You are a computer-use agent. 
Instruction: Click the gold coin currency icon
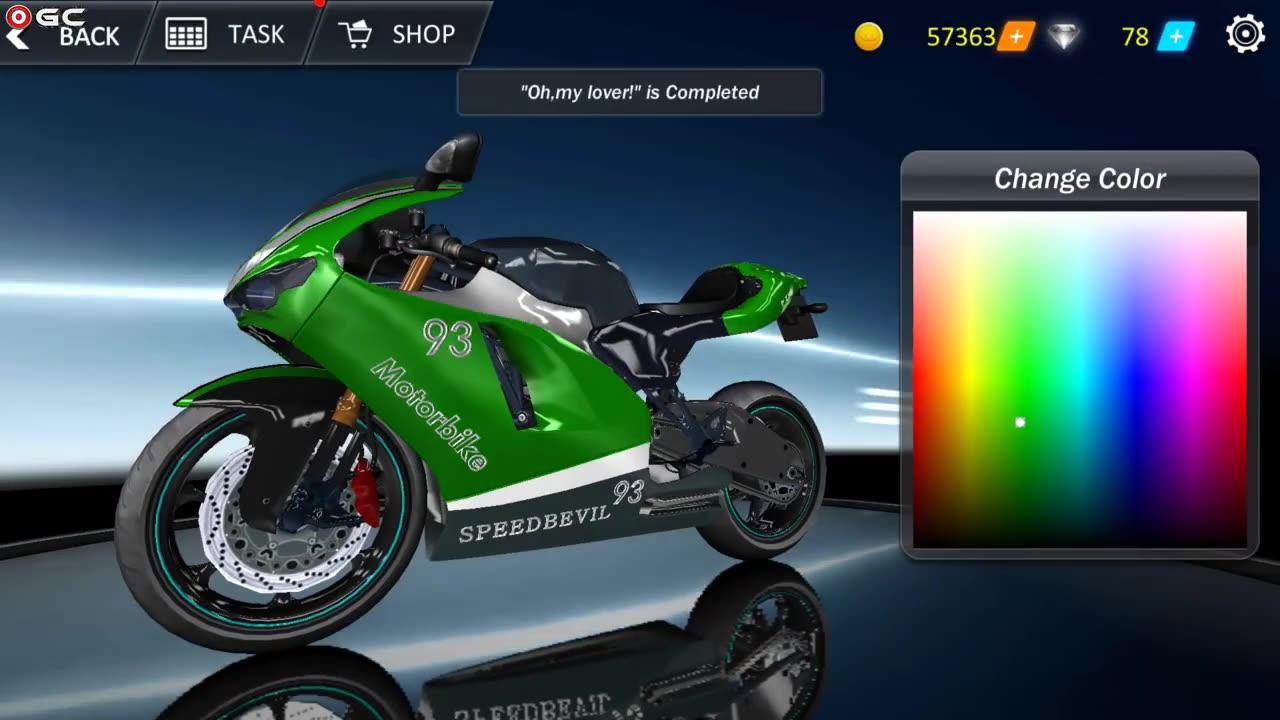point(869,37)
